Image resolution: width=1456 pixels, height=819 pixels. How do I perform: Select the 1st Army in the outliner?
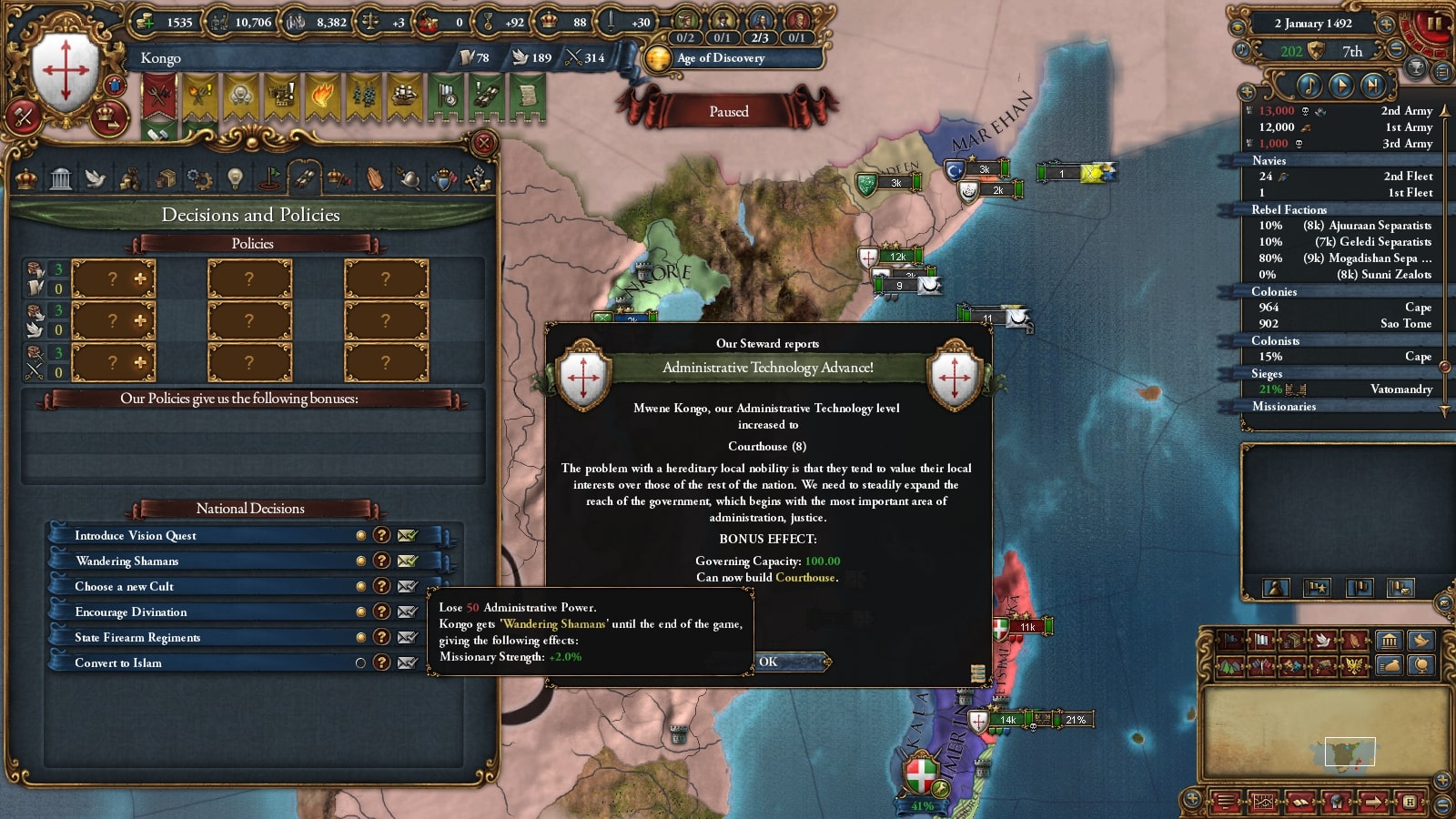click(x=1408, y=127)
